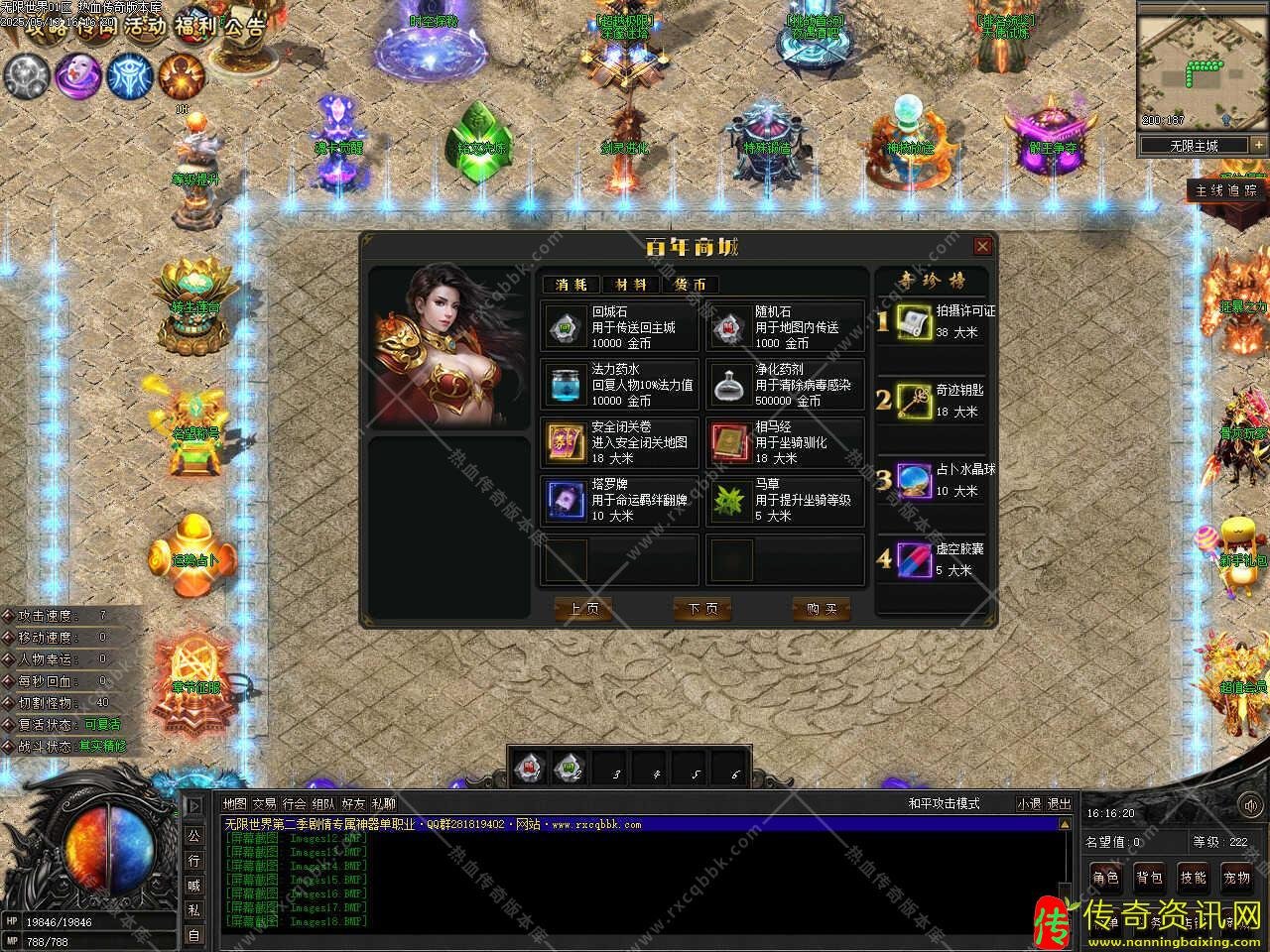Select 奇迹钥匙 in the 奇珍榜 list
Image resolution: width=1270 pixels, height=952 pixels.
[933, 401]
